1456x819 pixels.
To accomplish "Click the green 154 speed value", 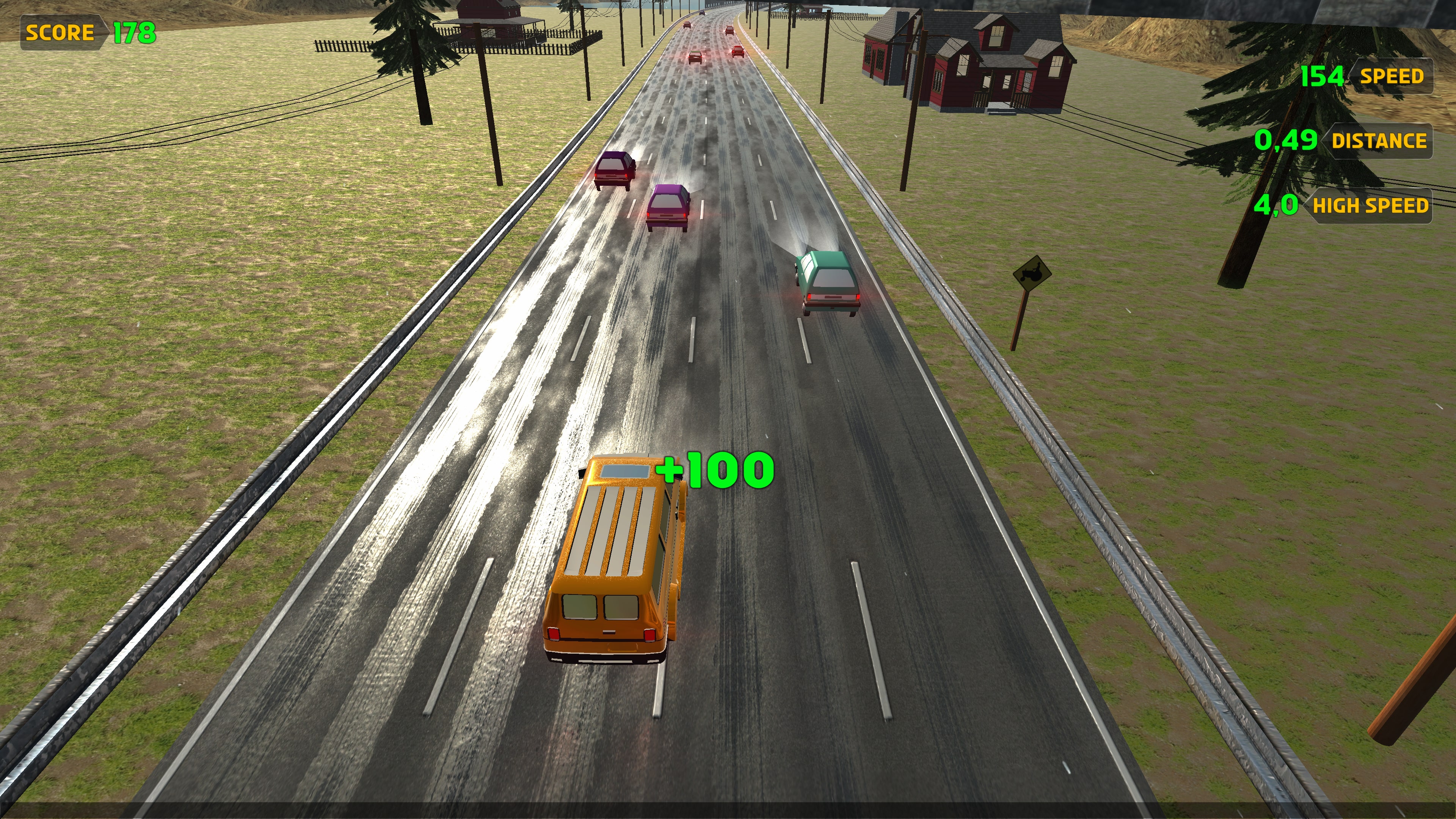I will 1323,75.
